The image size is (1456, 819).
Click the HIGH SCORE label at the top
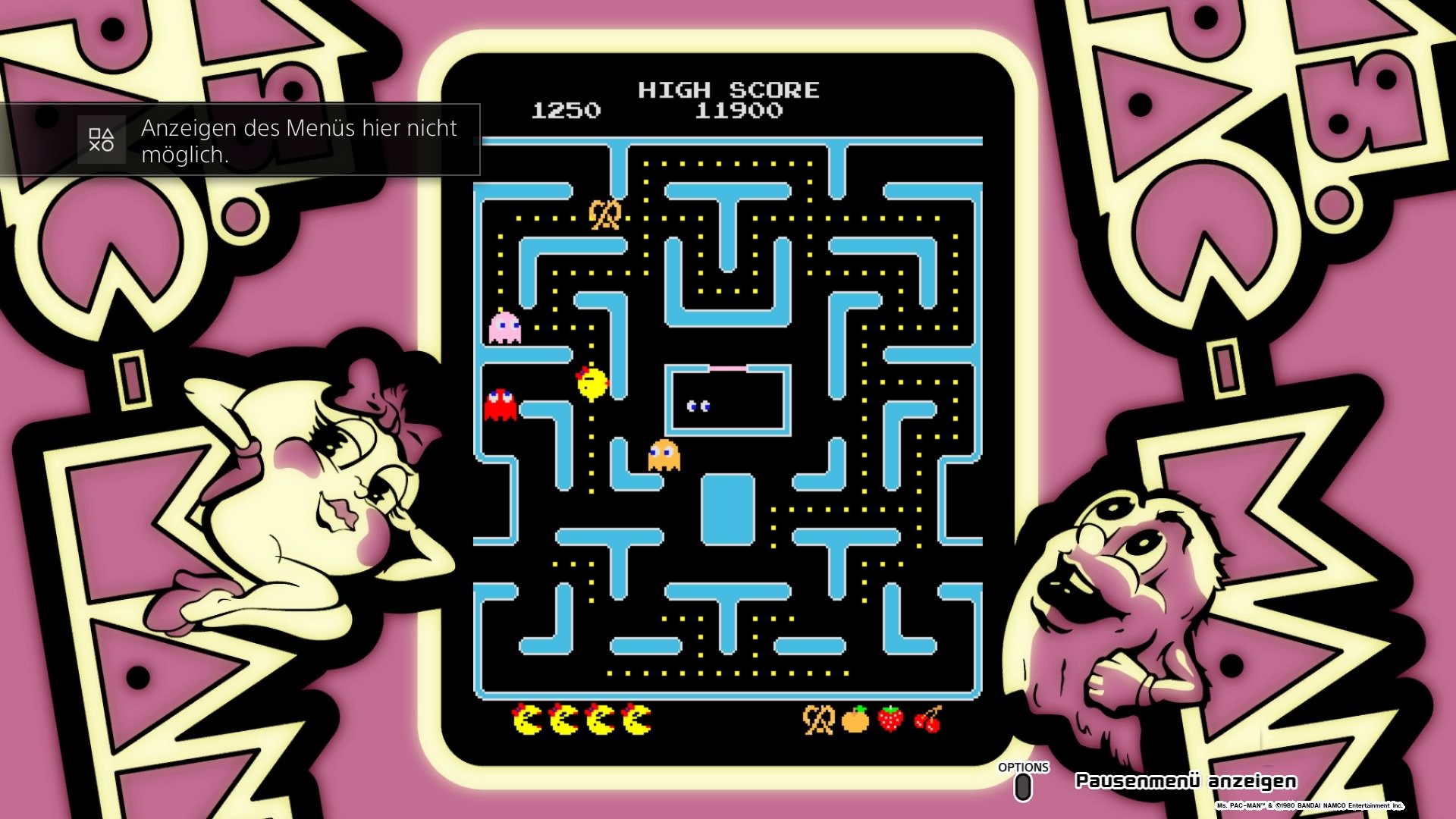tap(730, 89)
